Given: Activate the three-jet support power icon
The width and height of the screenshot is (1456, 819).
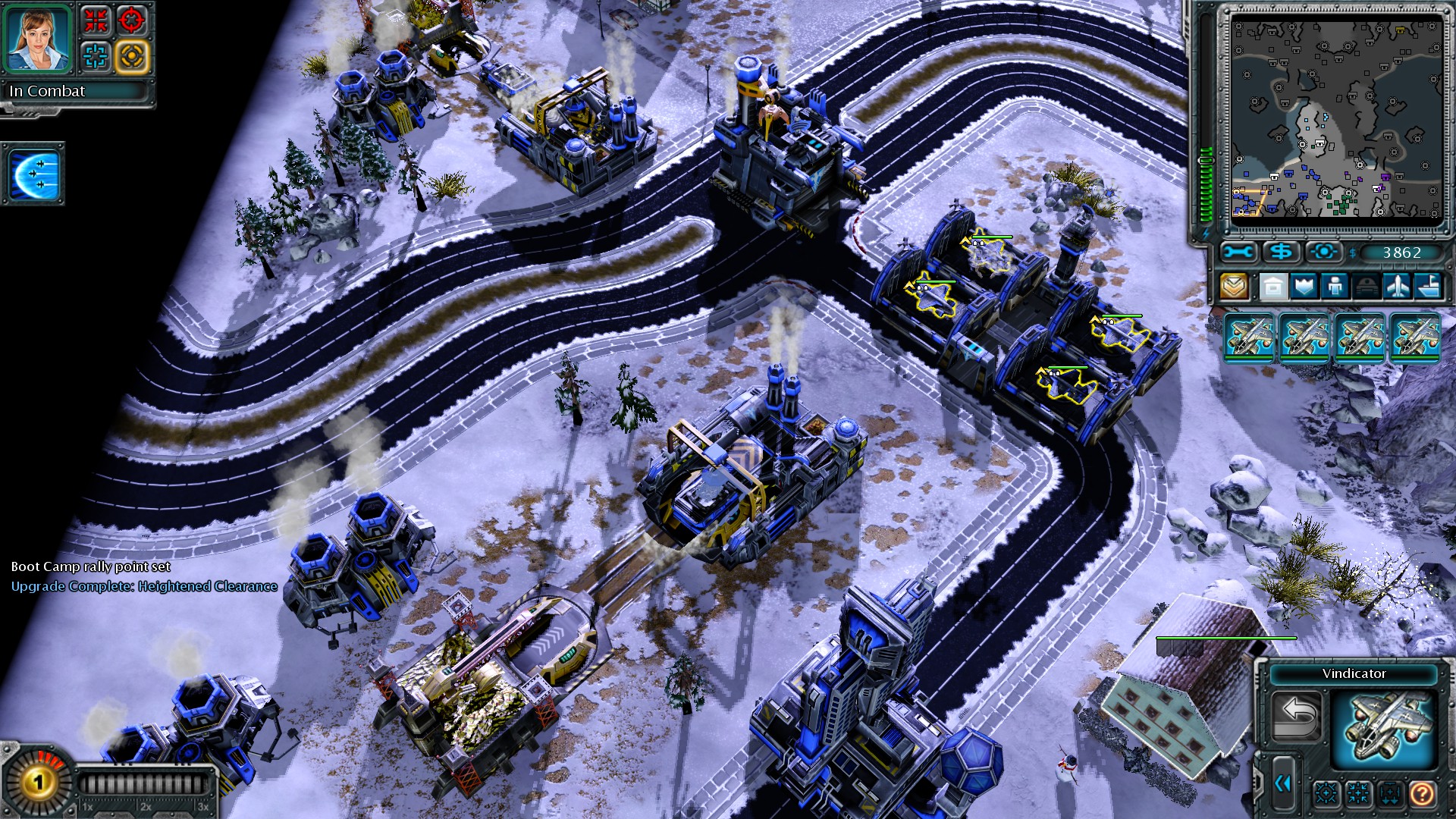Looking at the screenshot, I should pyautogui.click(x=34, y=174).
